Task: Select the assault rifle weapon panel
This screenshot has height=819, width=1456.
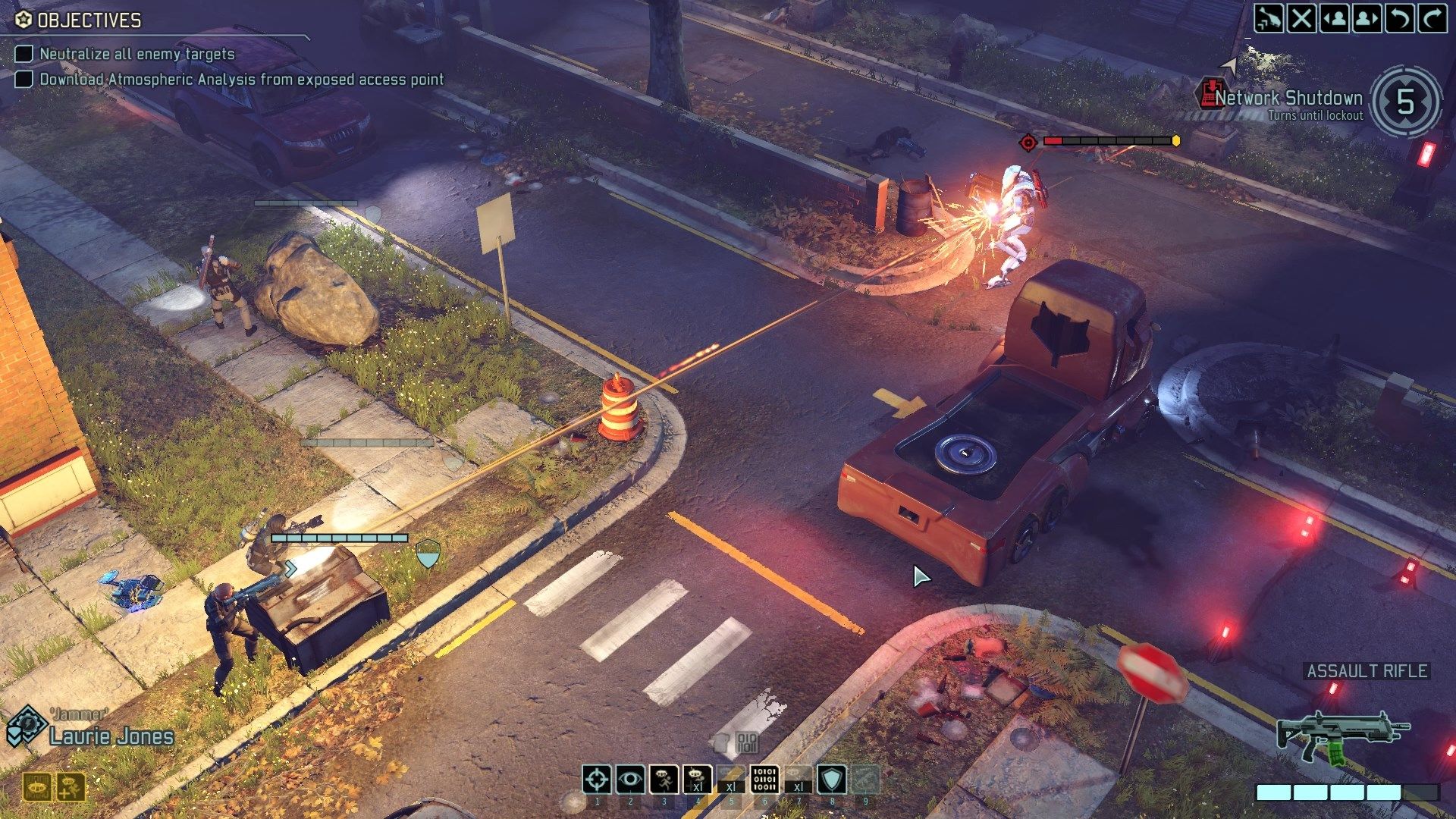Action: point(1343,736)
